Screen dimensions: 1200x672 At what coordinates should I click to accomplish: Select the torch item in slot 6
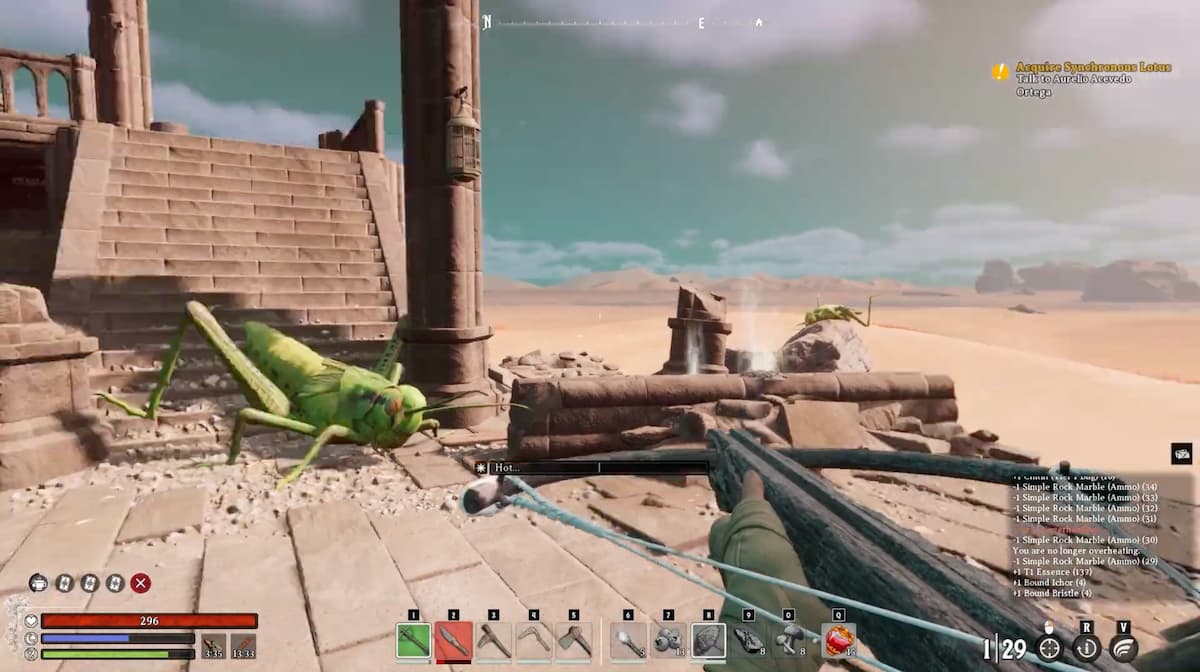(628, 640)
